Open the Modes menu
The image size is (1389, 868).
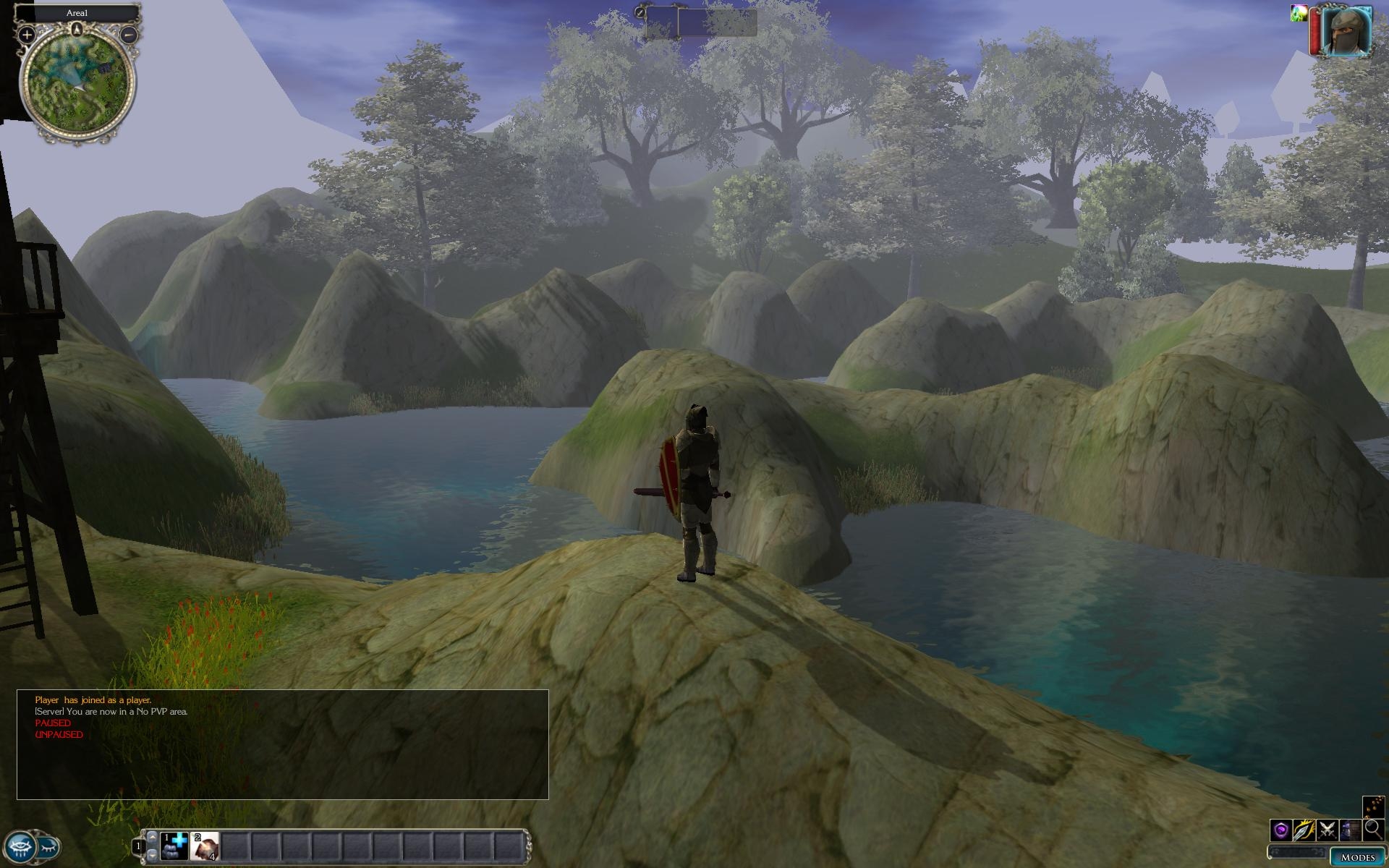click(1357, 857)
